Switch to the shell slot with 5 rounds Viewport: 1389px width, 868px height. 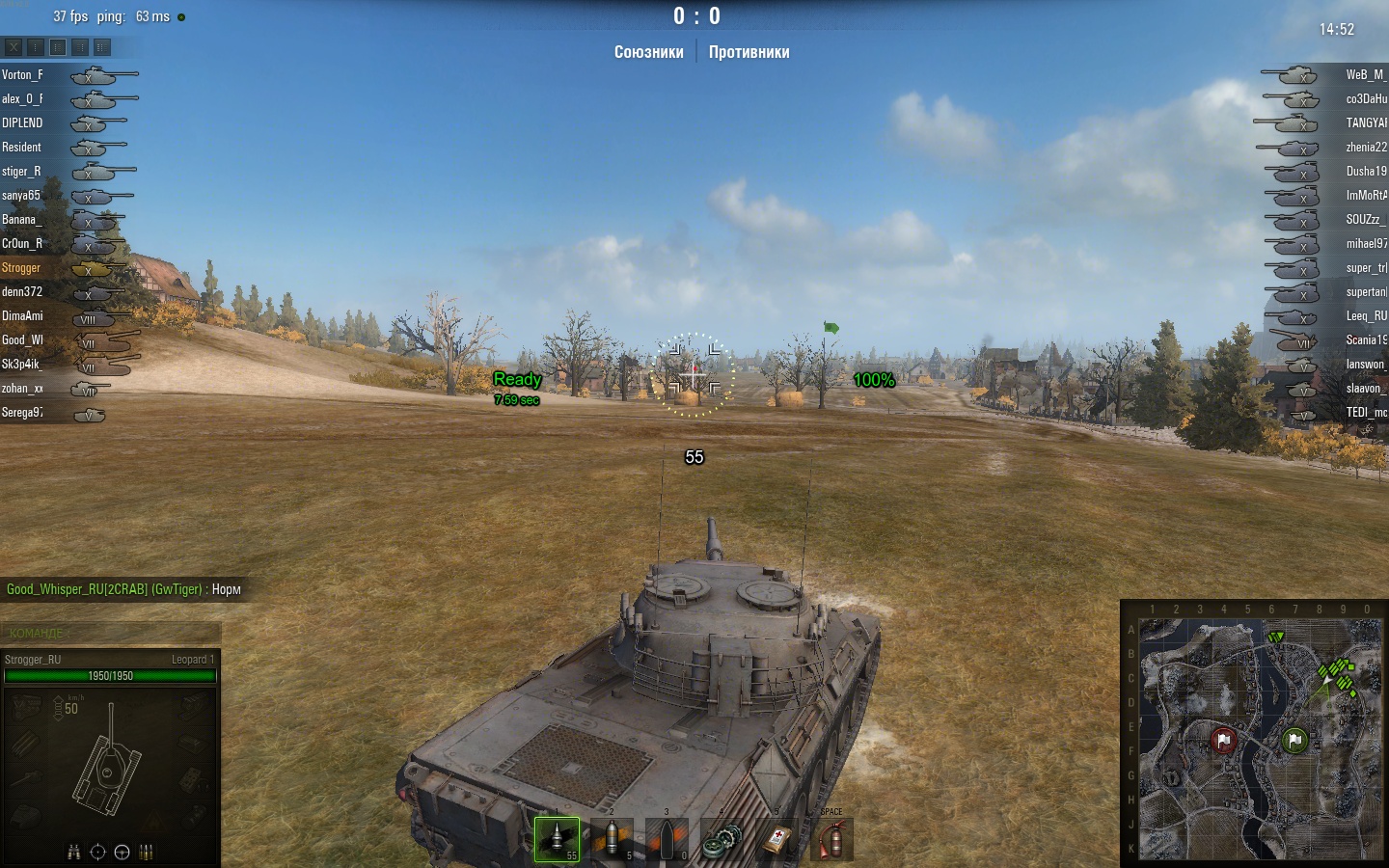[612, 839]
